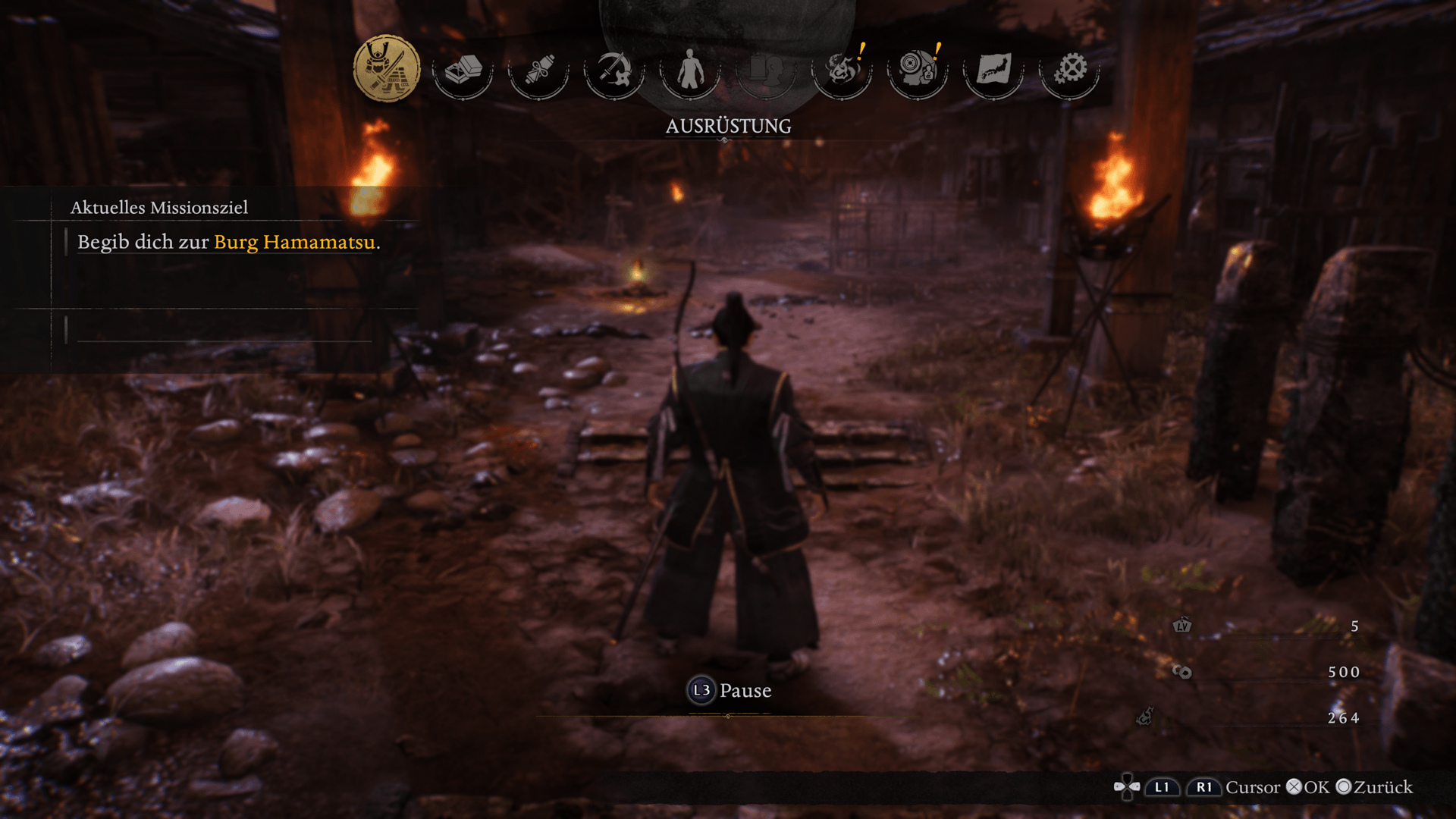Open the flaming spirit tab with alert

click(842, 70)
